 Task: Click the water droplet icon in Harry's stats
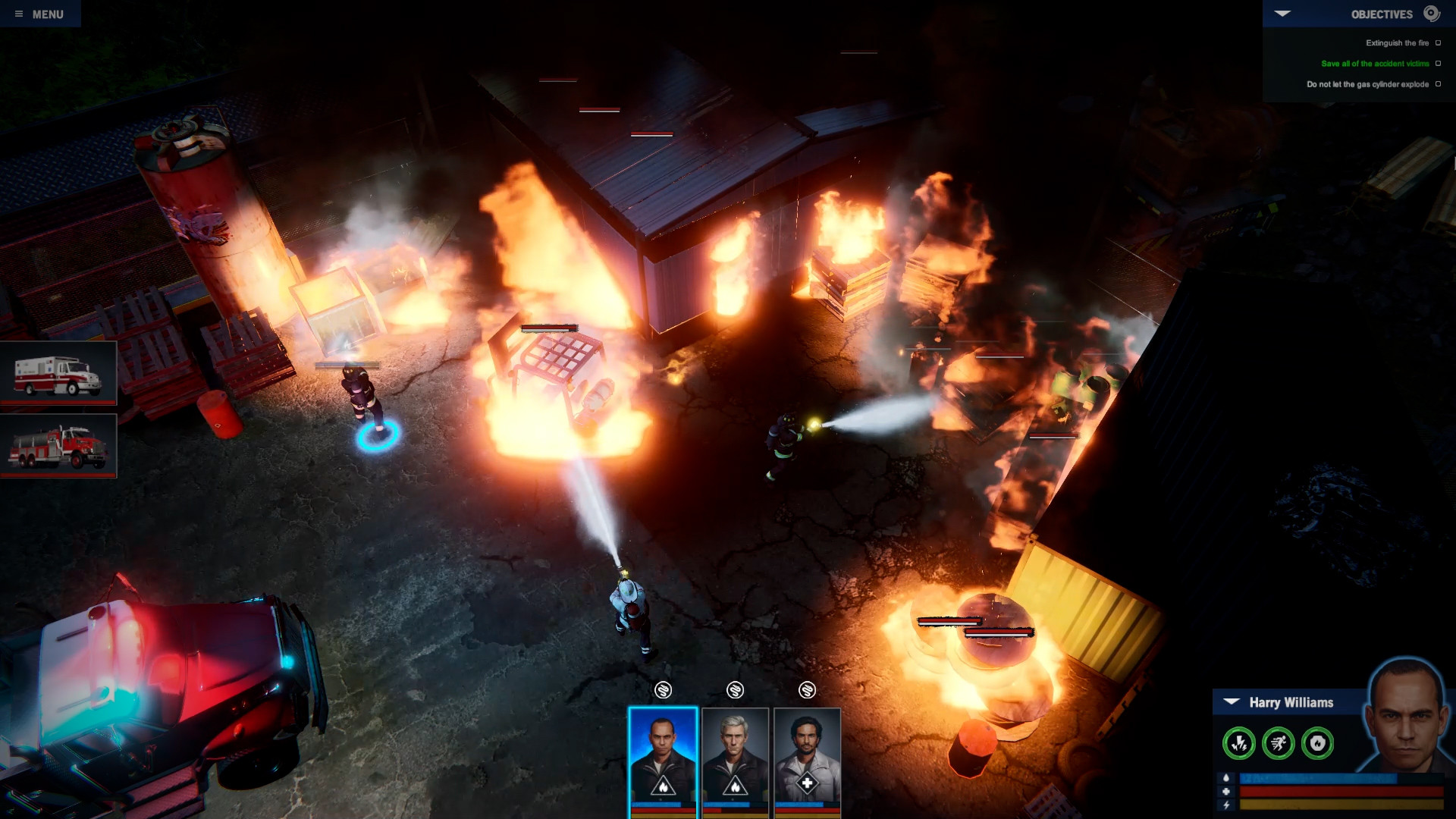(1226, 780)
